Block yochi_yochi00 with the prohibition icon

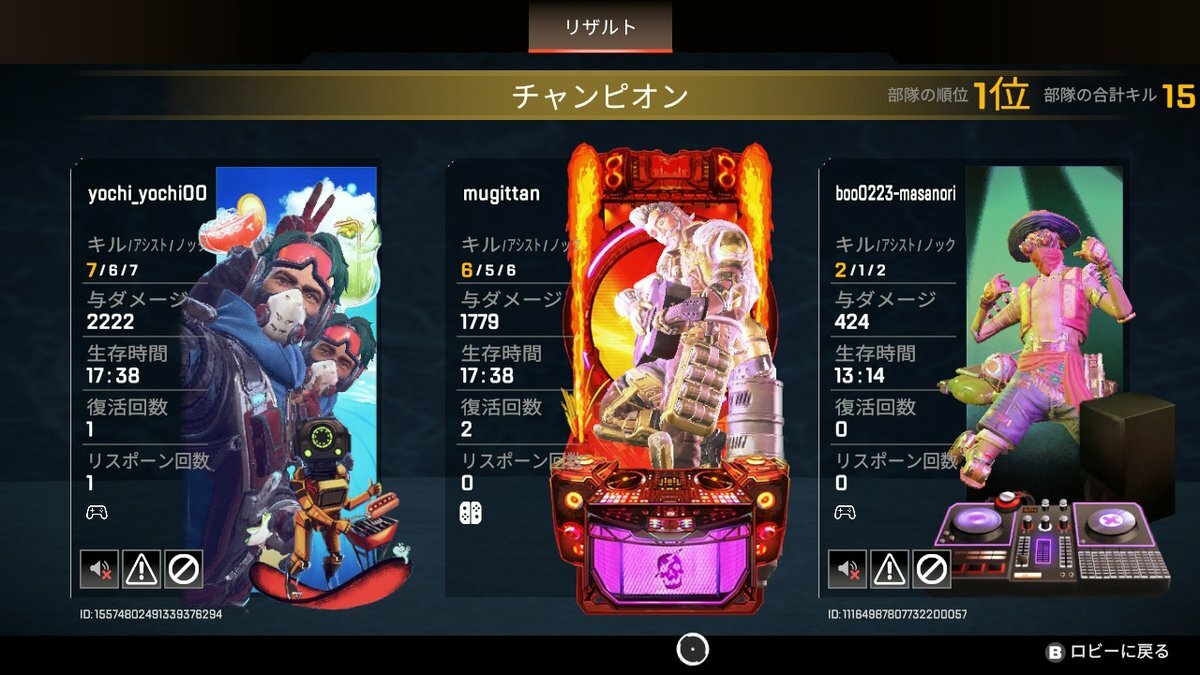184,569
